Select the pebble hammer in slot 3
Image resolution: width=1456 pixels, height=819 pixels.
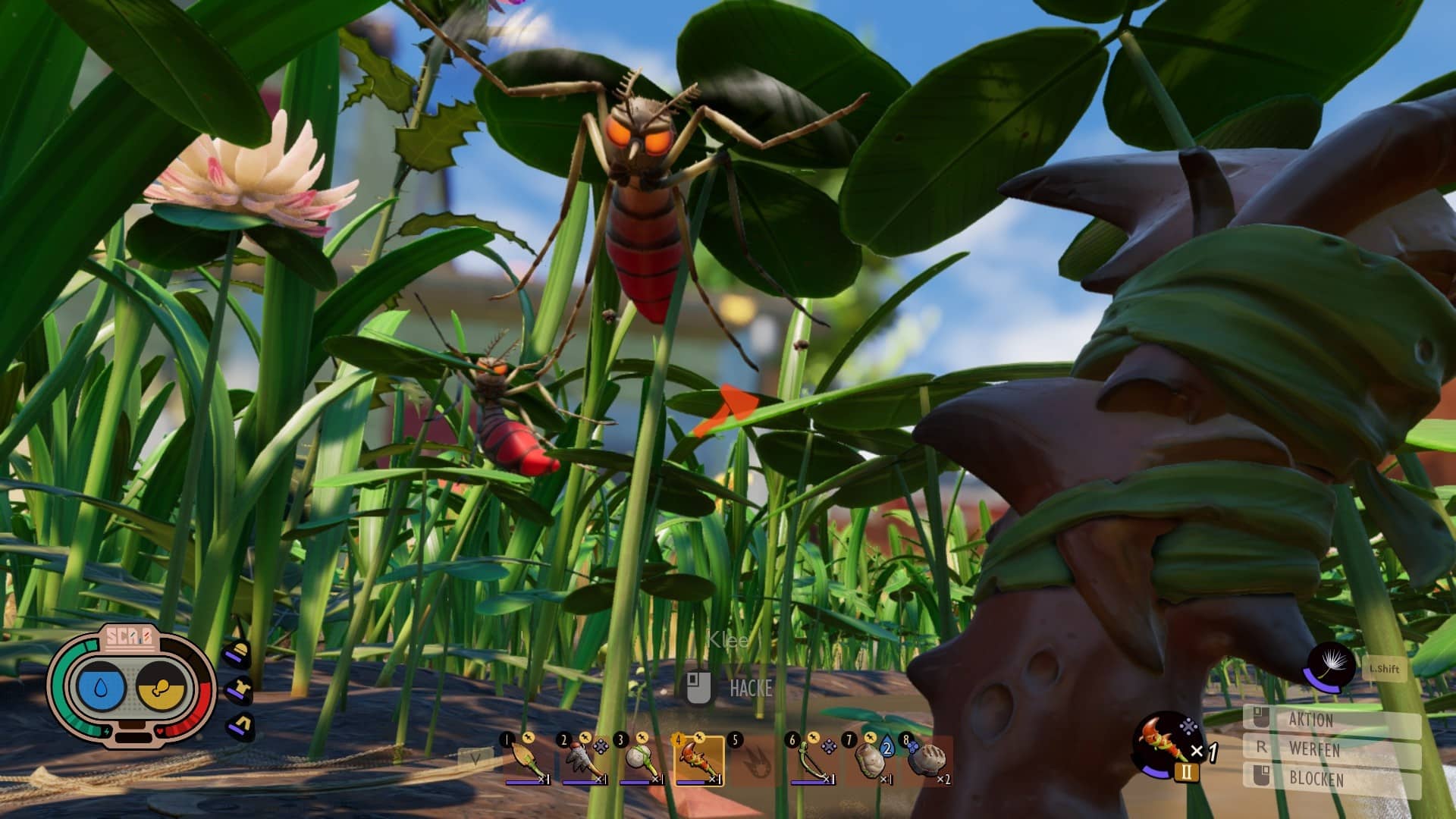point(641,761)
